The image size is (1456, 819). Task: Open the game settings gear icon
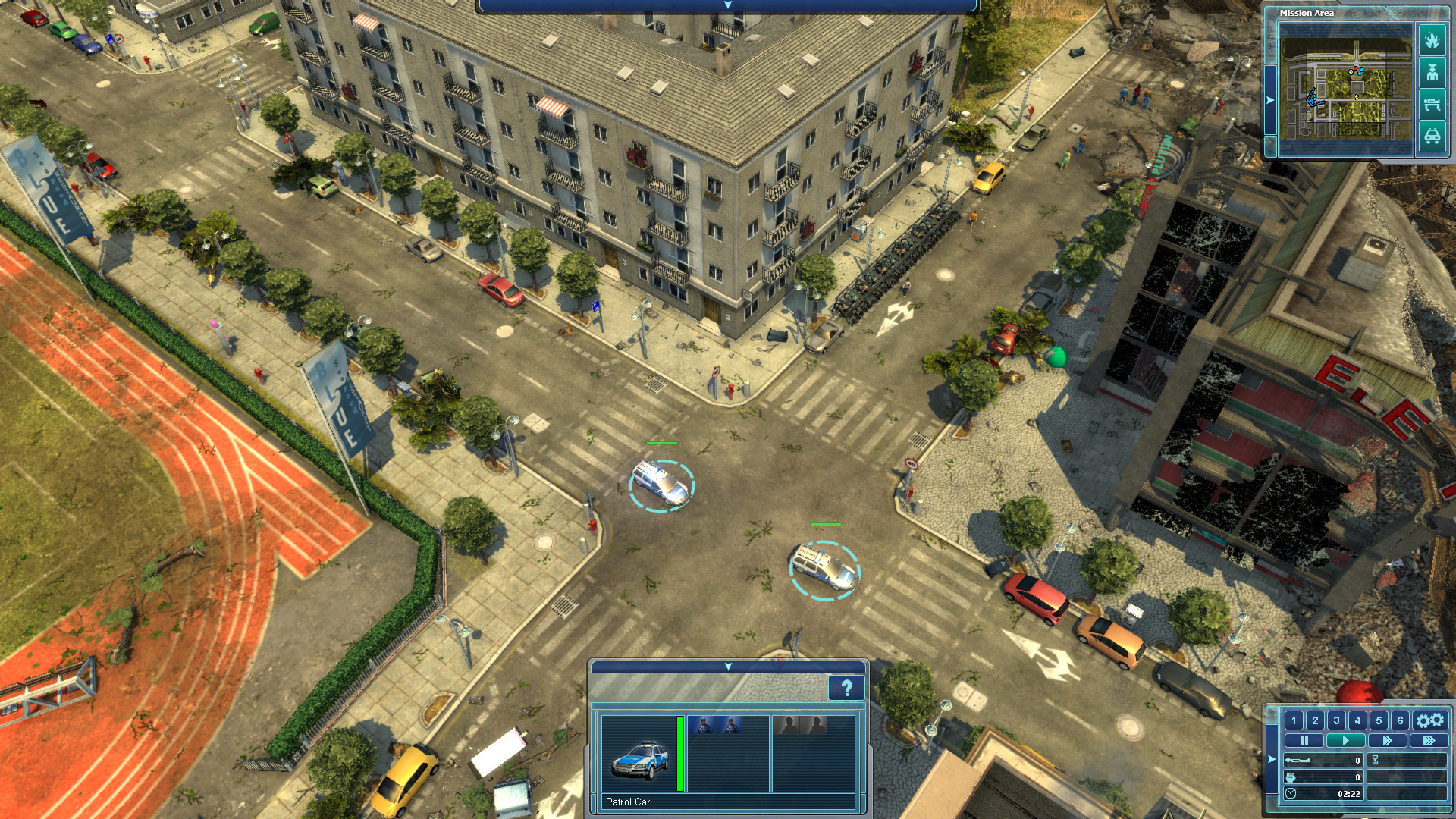click(x=1430, y=721)
